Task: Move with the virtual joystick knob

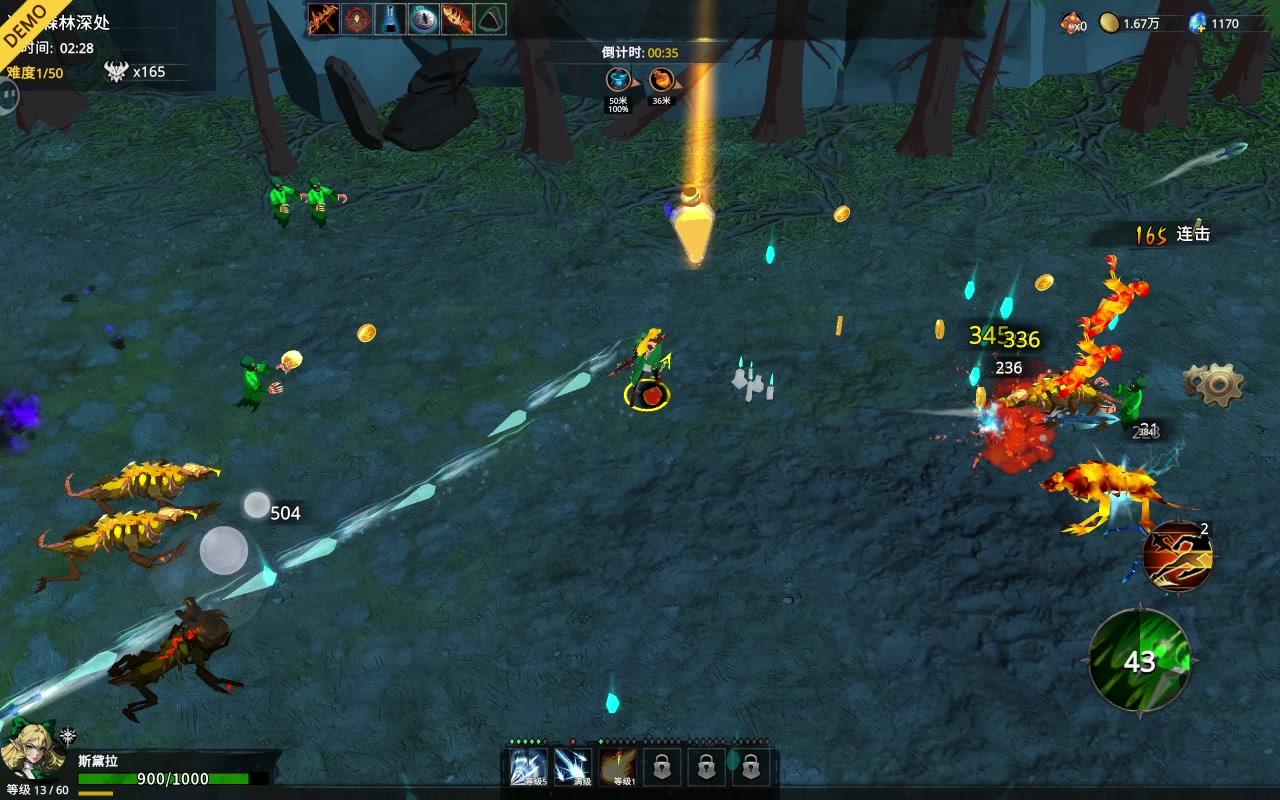Action: (x=224, y=550)
